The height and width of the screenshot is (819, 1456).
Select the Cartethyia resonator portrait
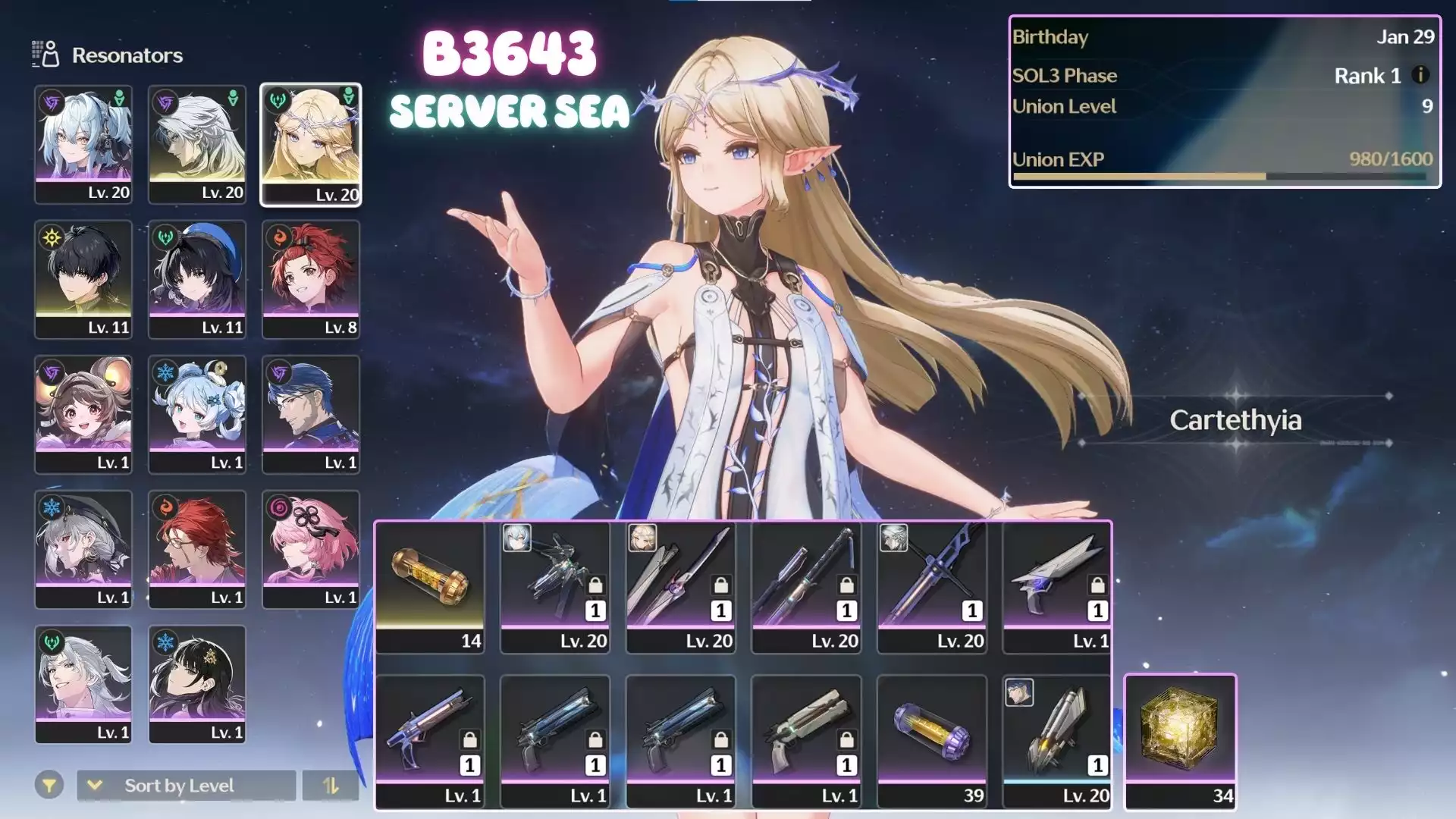click(311, 144)
